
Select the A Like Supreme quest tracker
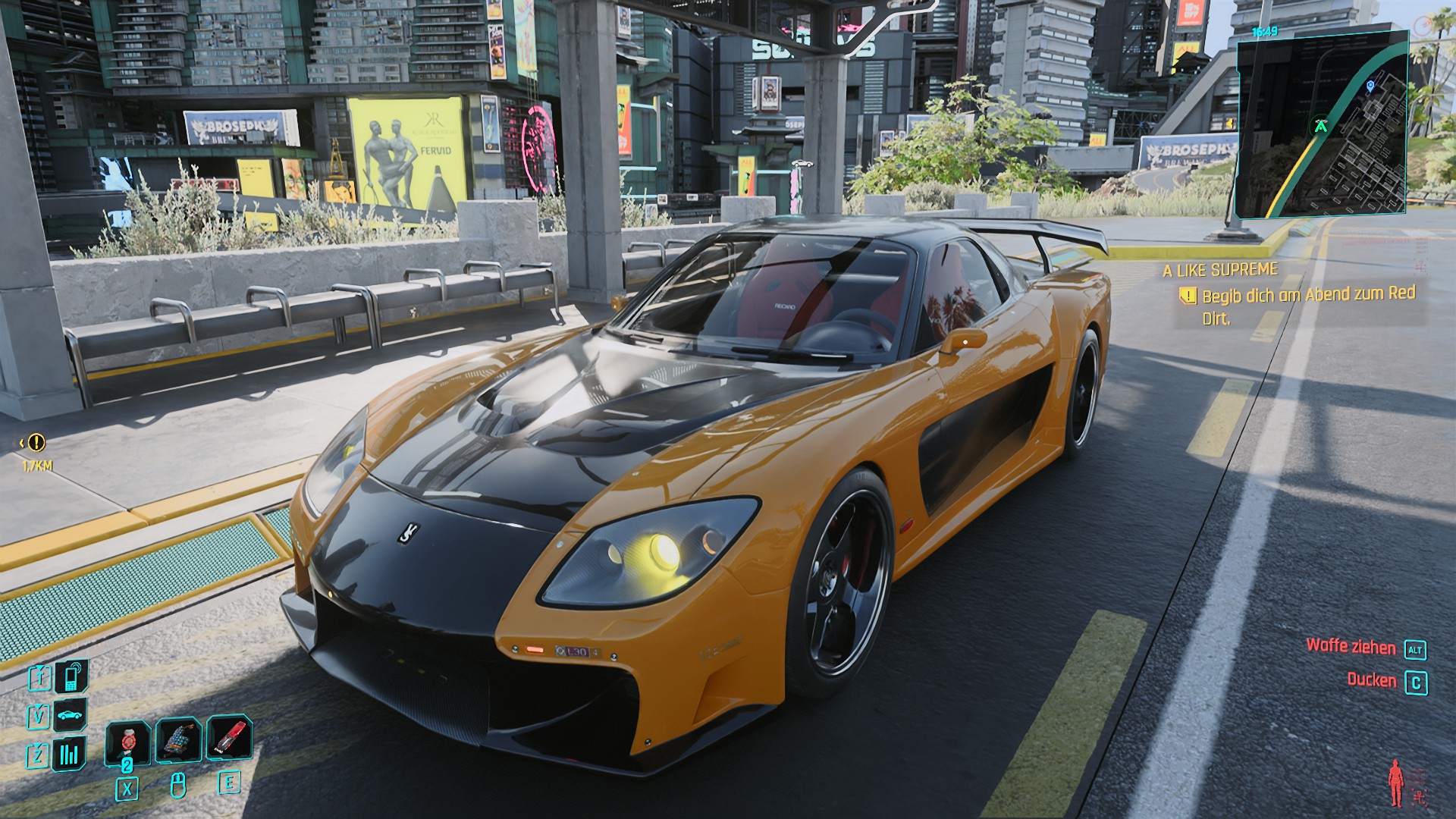(x=1220, y=270)
